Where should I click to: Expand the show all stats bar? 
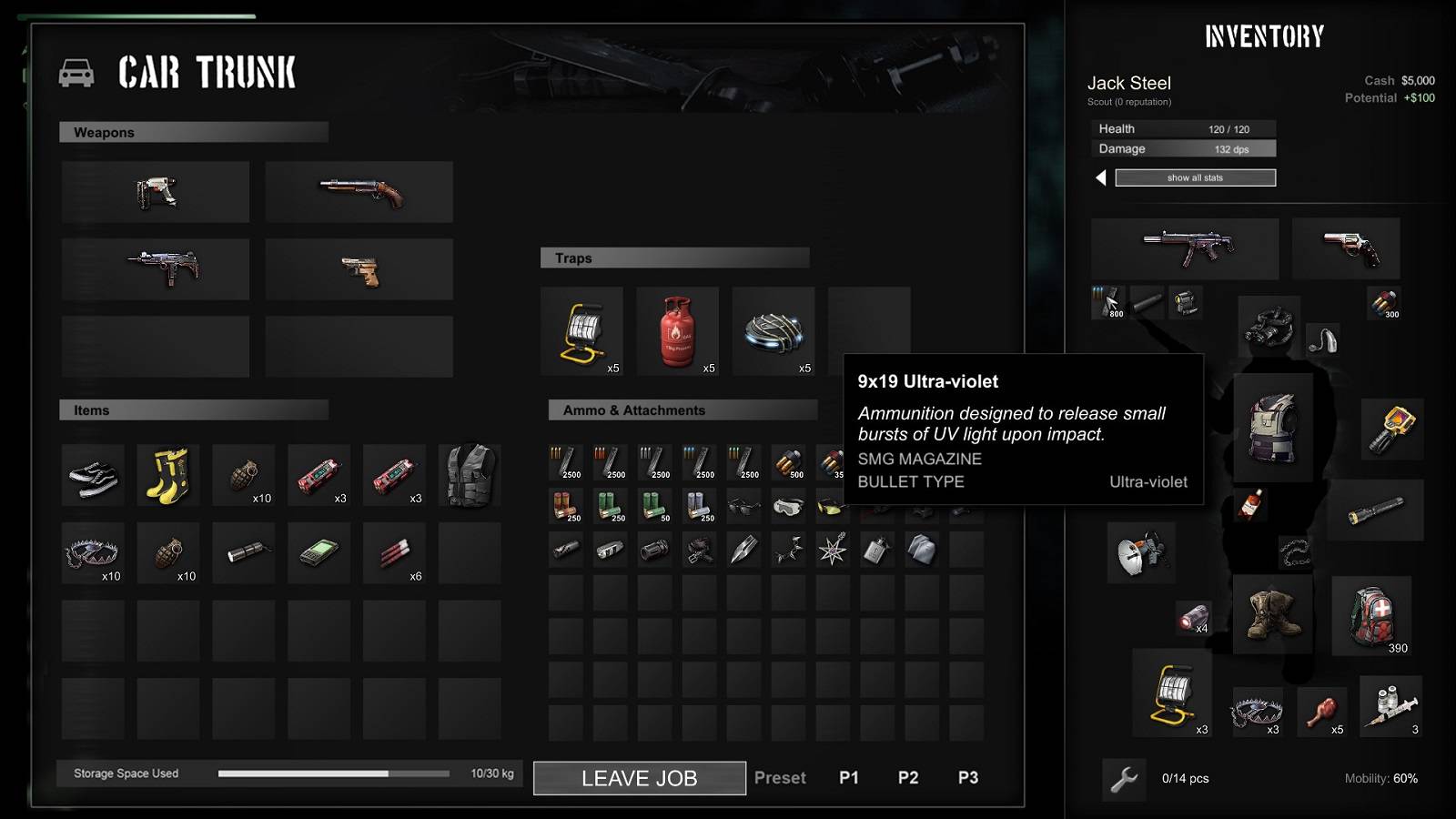1195,177
